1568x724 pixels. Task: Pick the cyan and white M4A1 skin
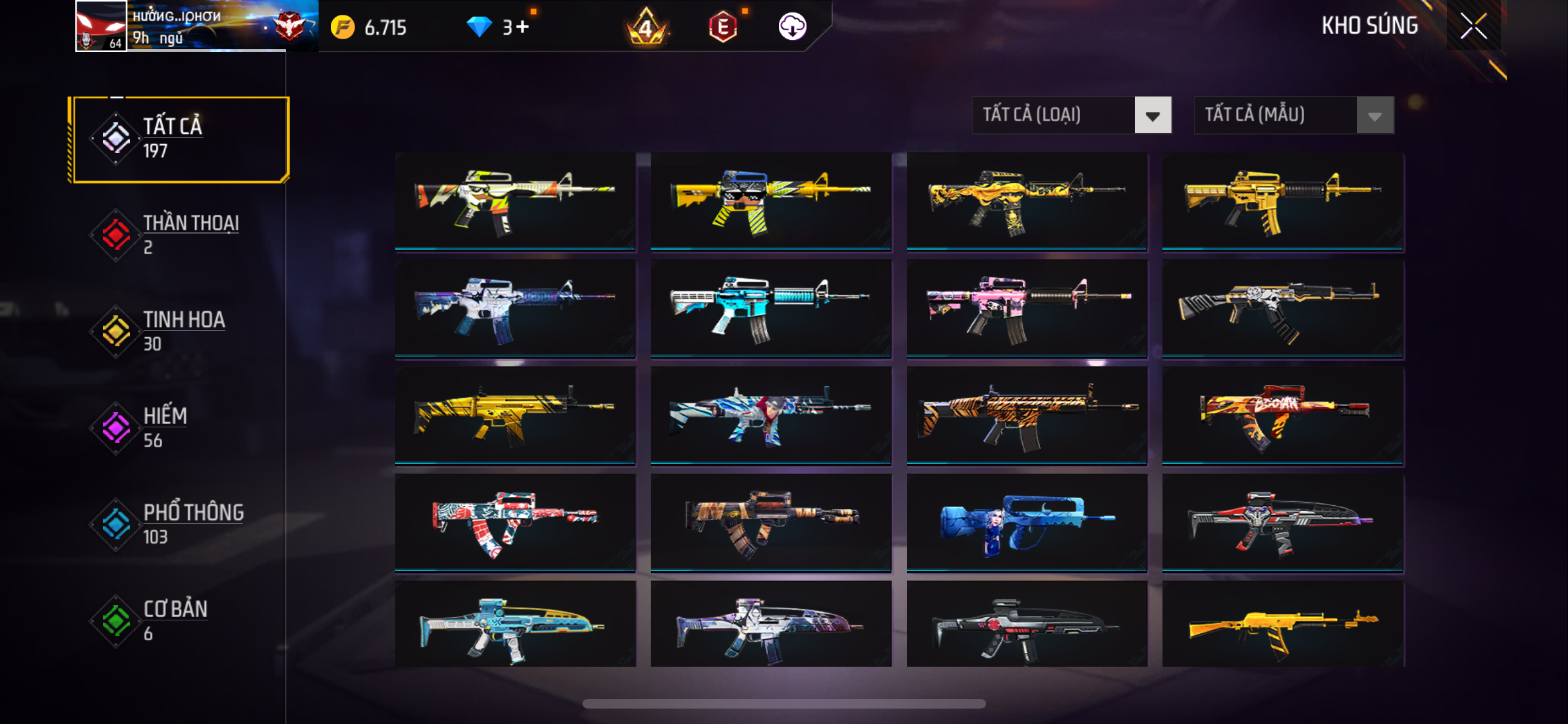(x=770, y=308)
